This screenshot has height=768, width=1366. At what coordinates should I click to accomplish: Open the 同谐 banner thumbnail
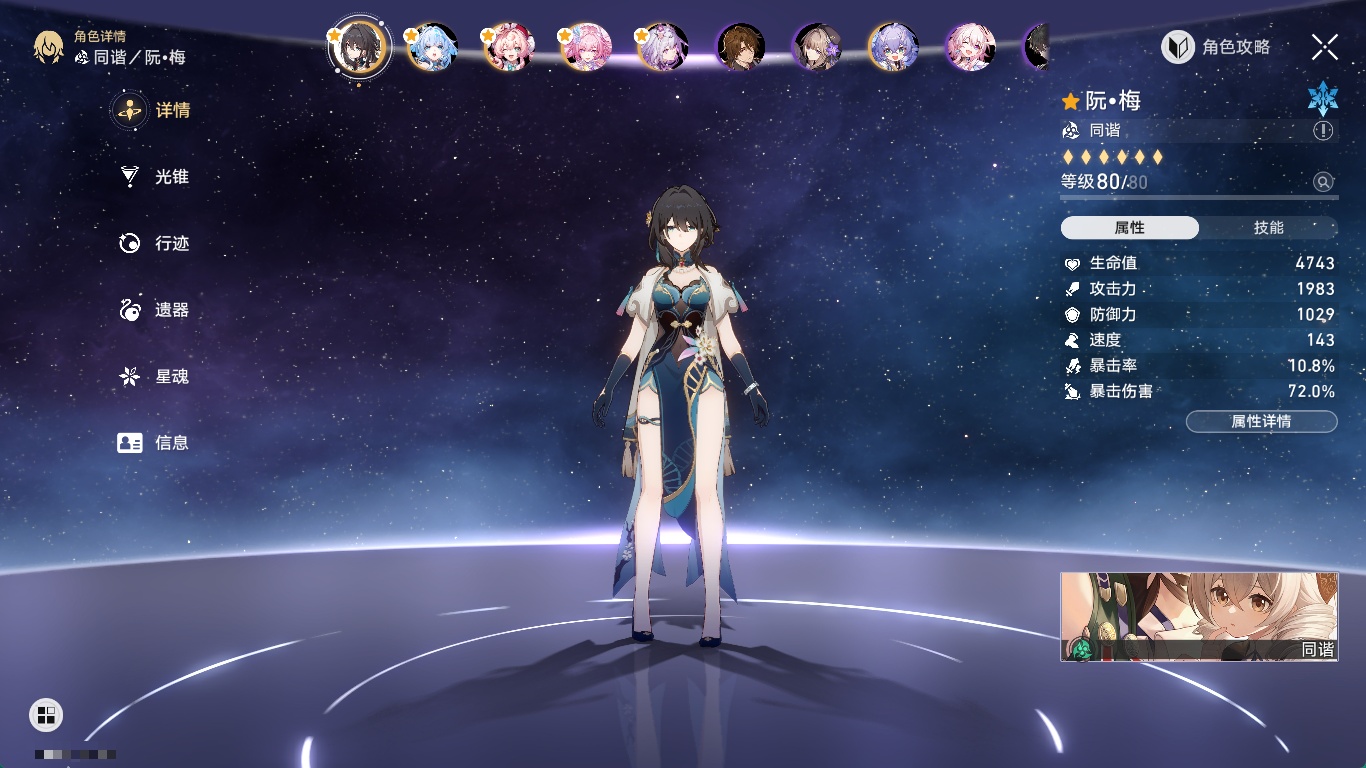[x=1199, y=616]
